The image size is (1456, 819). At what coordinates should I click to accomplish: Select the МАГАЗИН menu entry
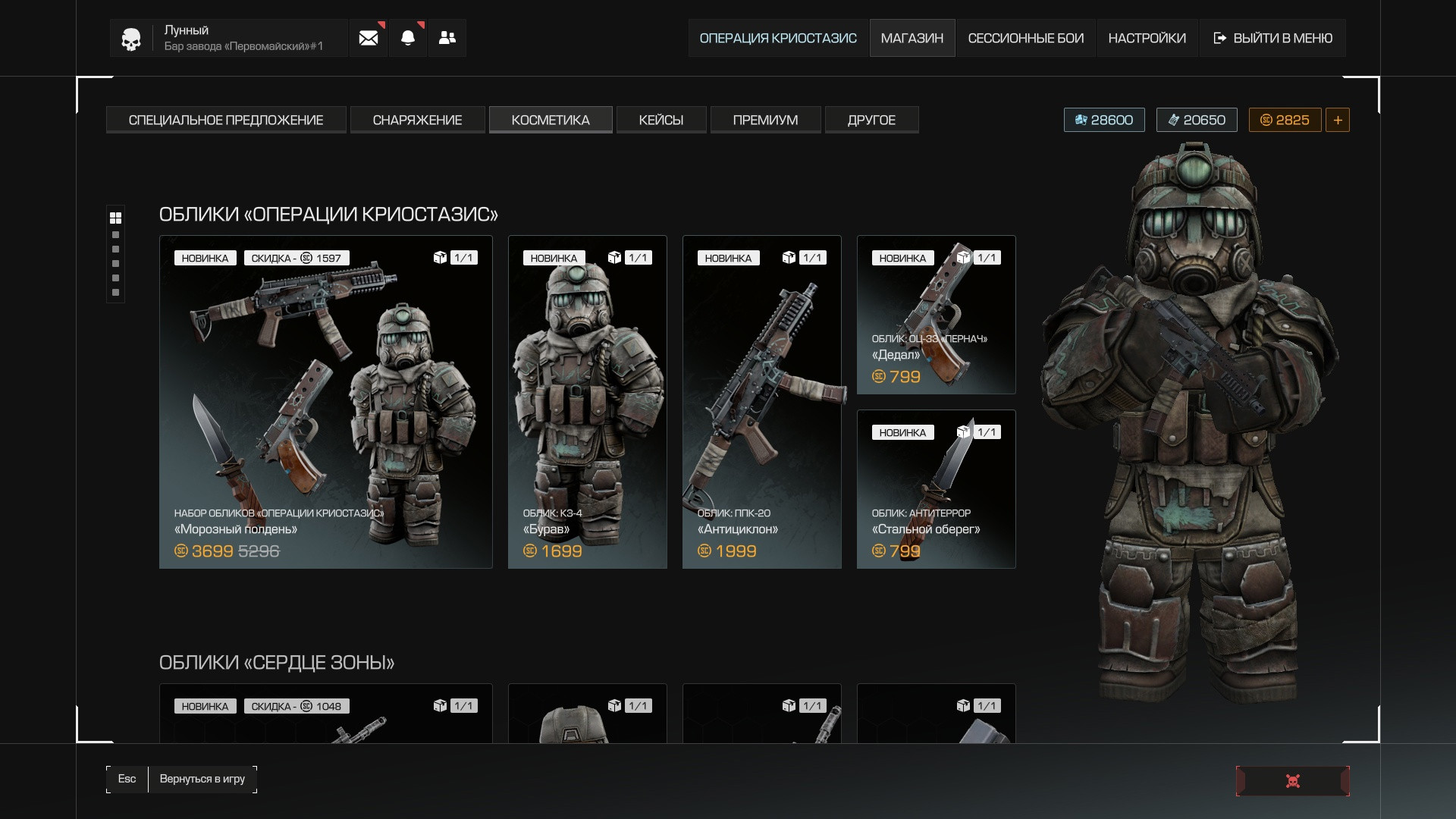[912, 38]
